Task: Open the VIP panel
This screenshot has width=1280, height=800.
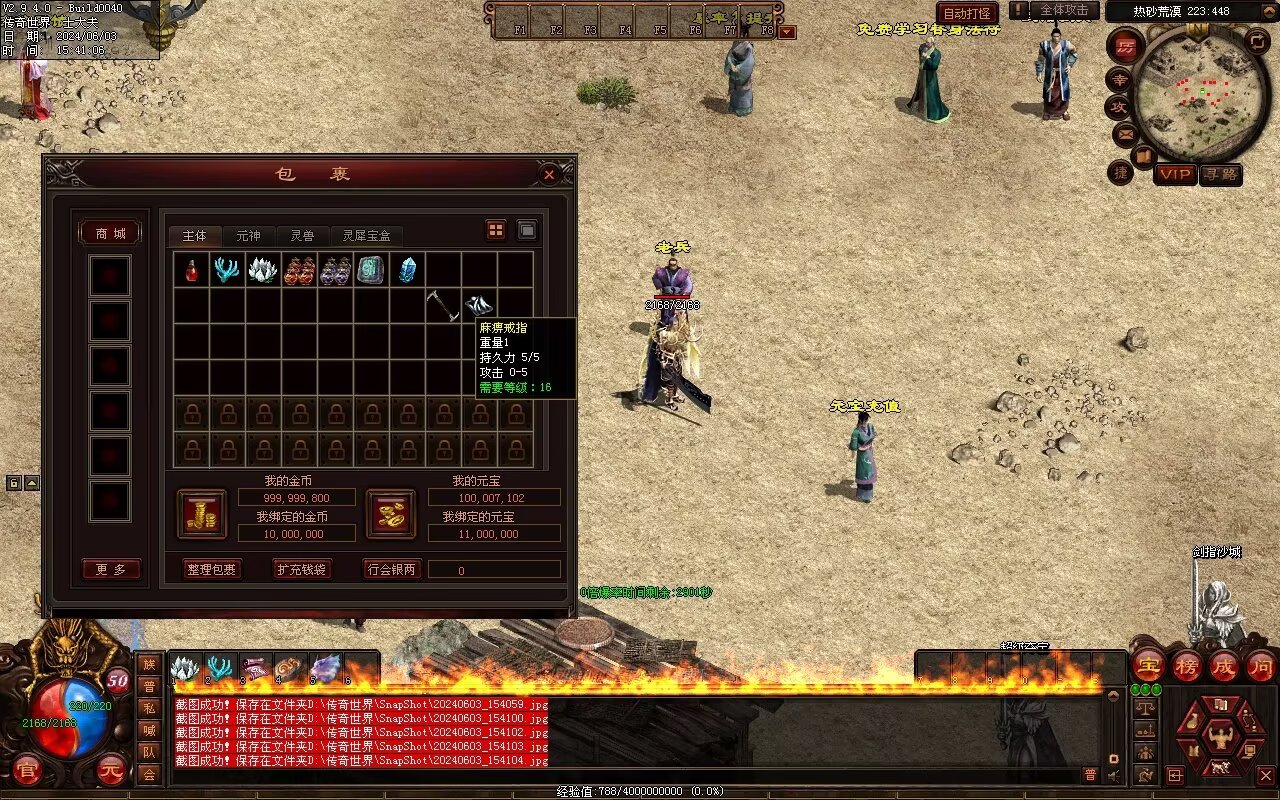Action: point(1175,174)
